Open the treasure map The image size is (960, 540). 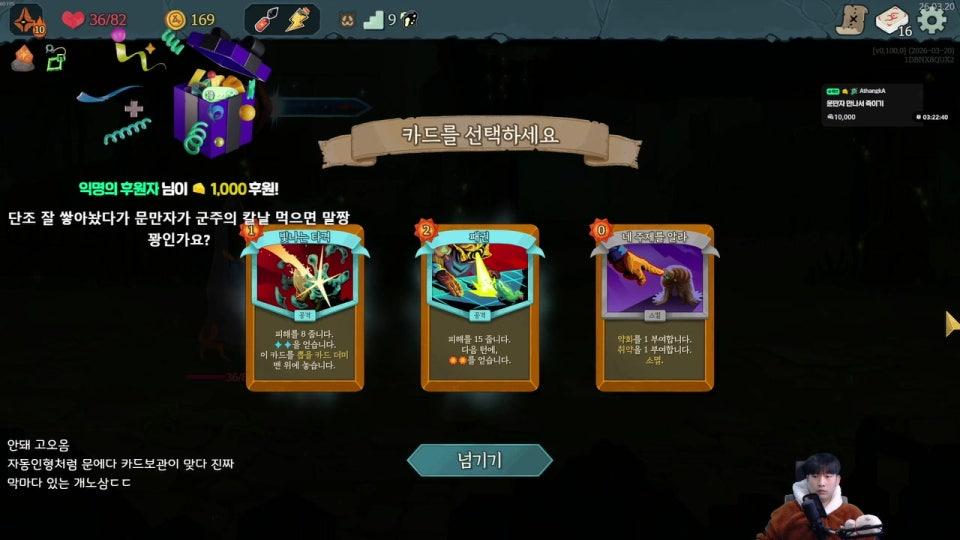tap(851, 20)
